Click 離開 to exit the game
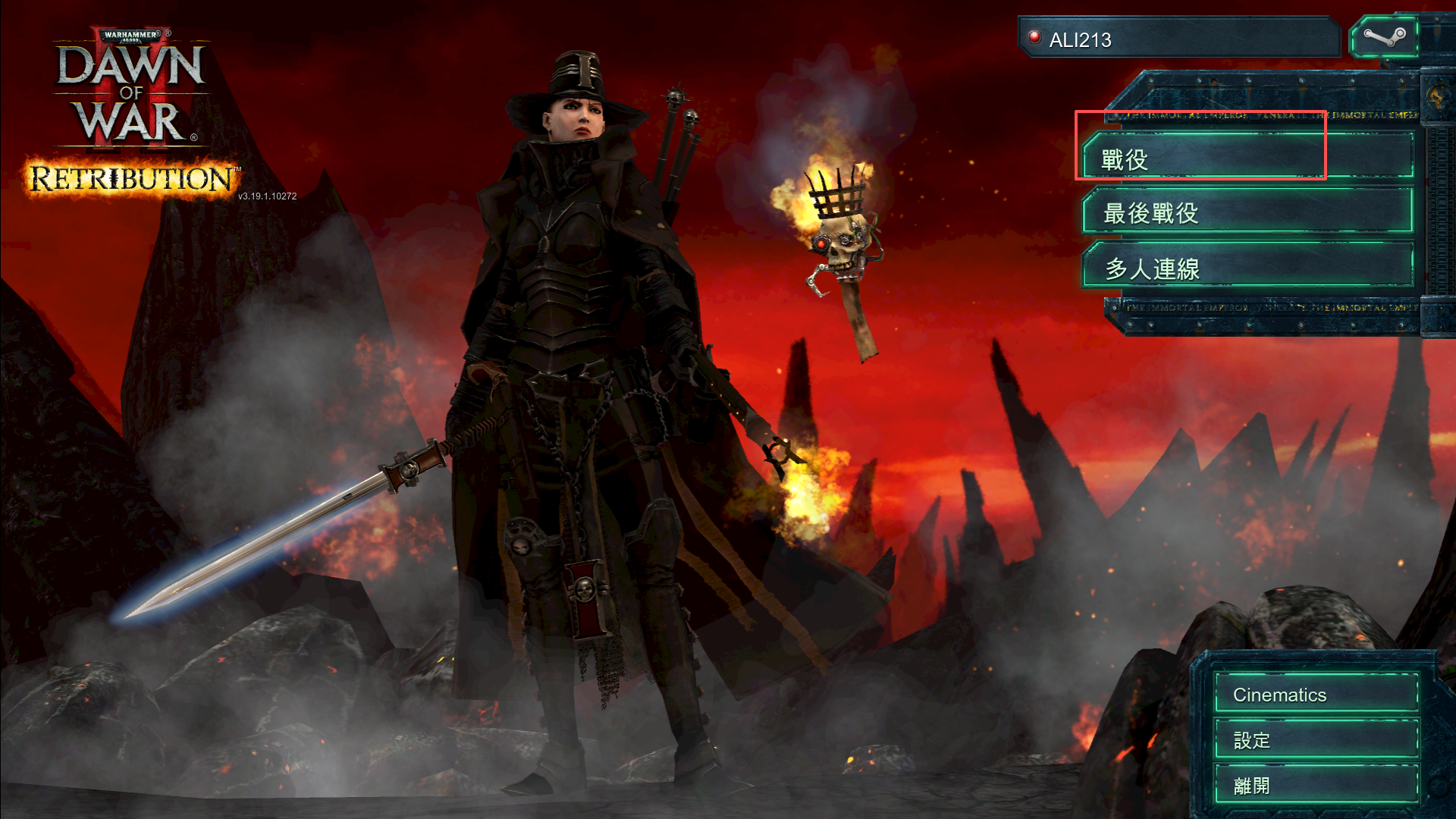The height and width of the screenshot is (819, 1456). pyautogui.click(x=1316, y=785)
